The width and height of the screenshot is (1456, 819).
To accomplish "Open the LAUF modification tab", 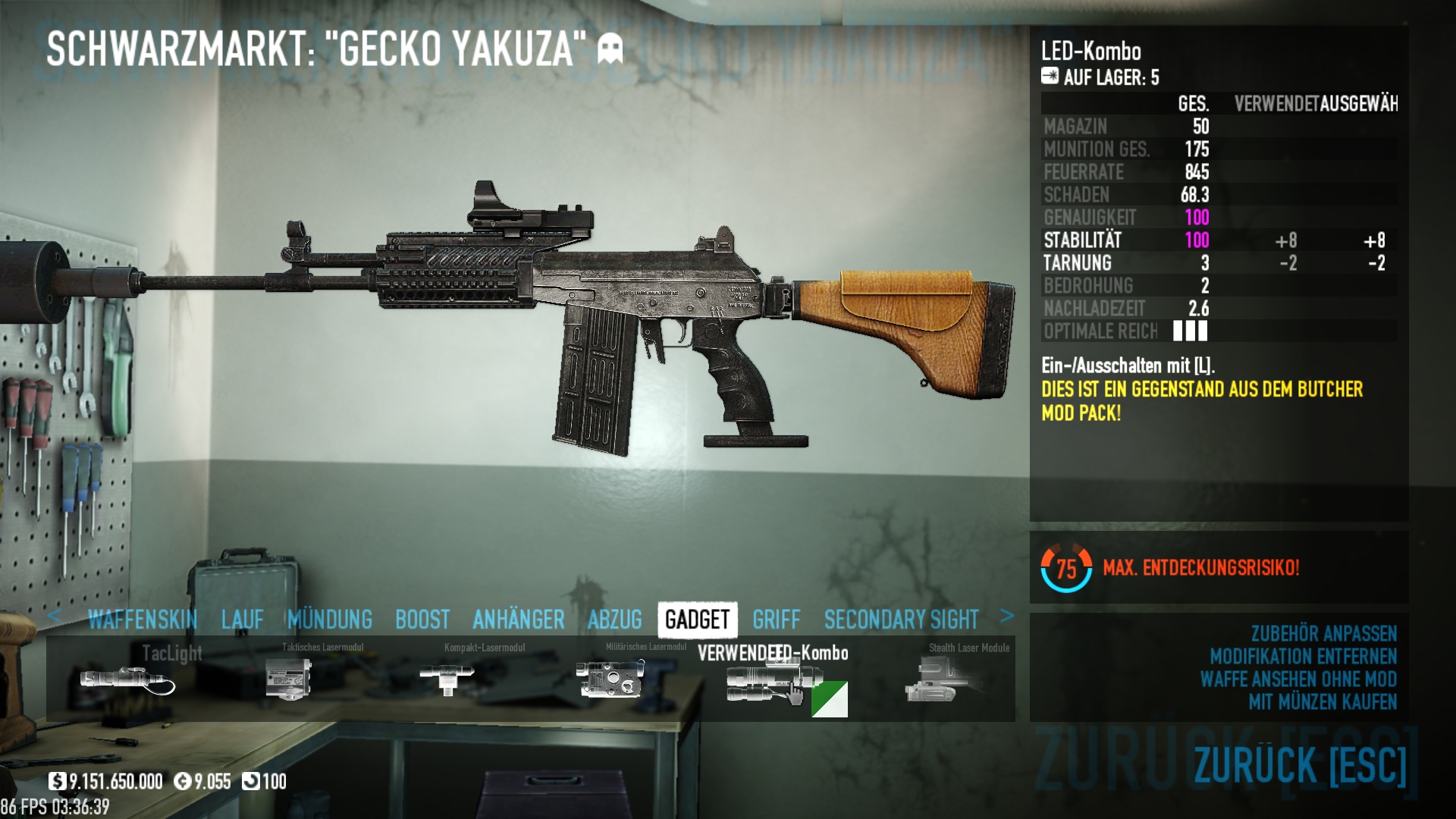I will point(243,620).
